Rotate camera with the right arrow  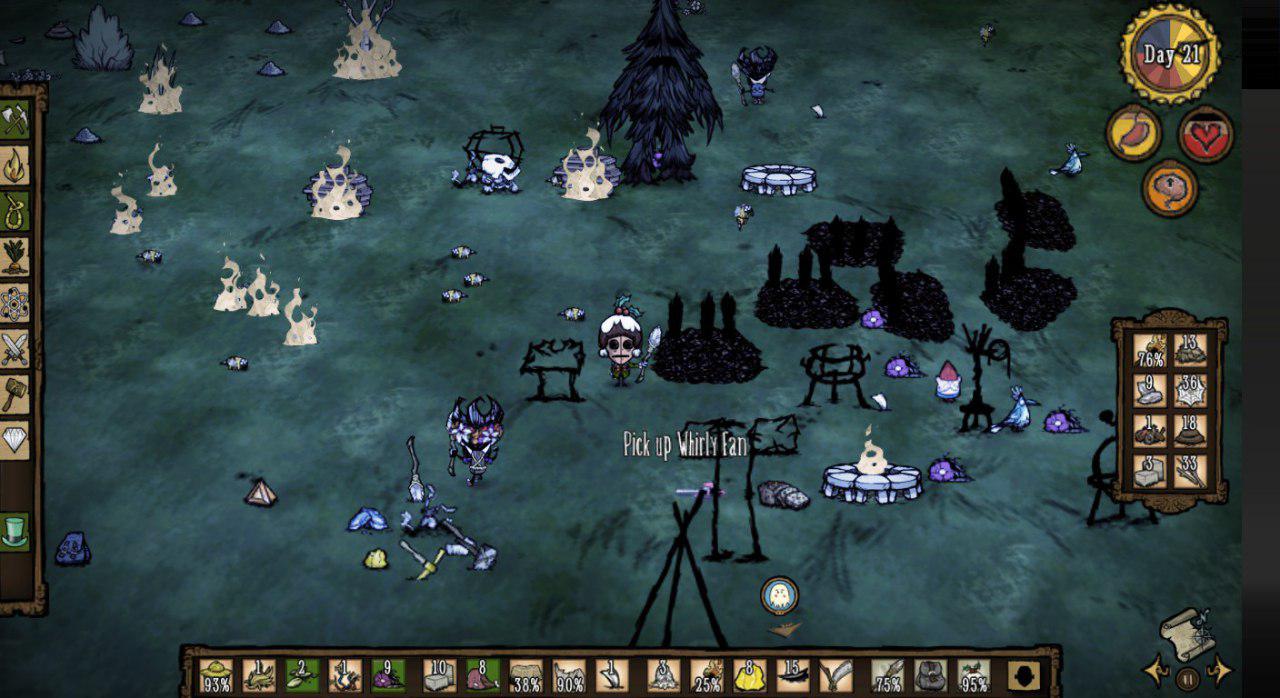pyautogui.click(x=1219, y=669)
